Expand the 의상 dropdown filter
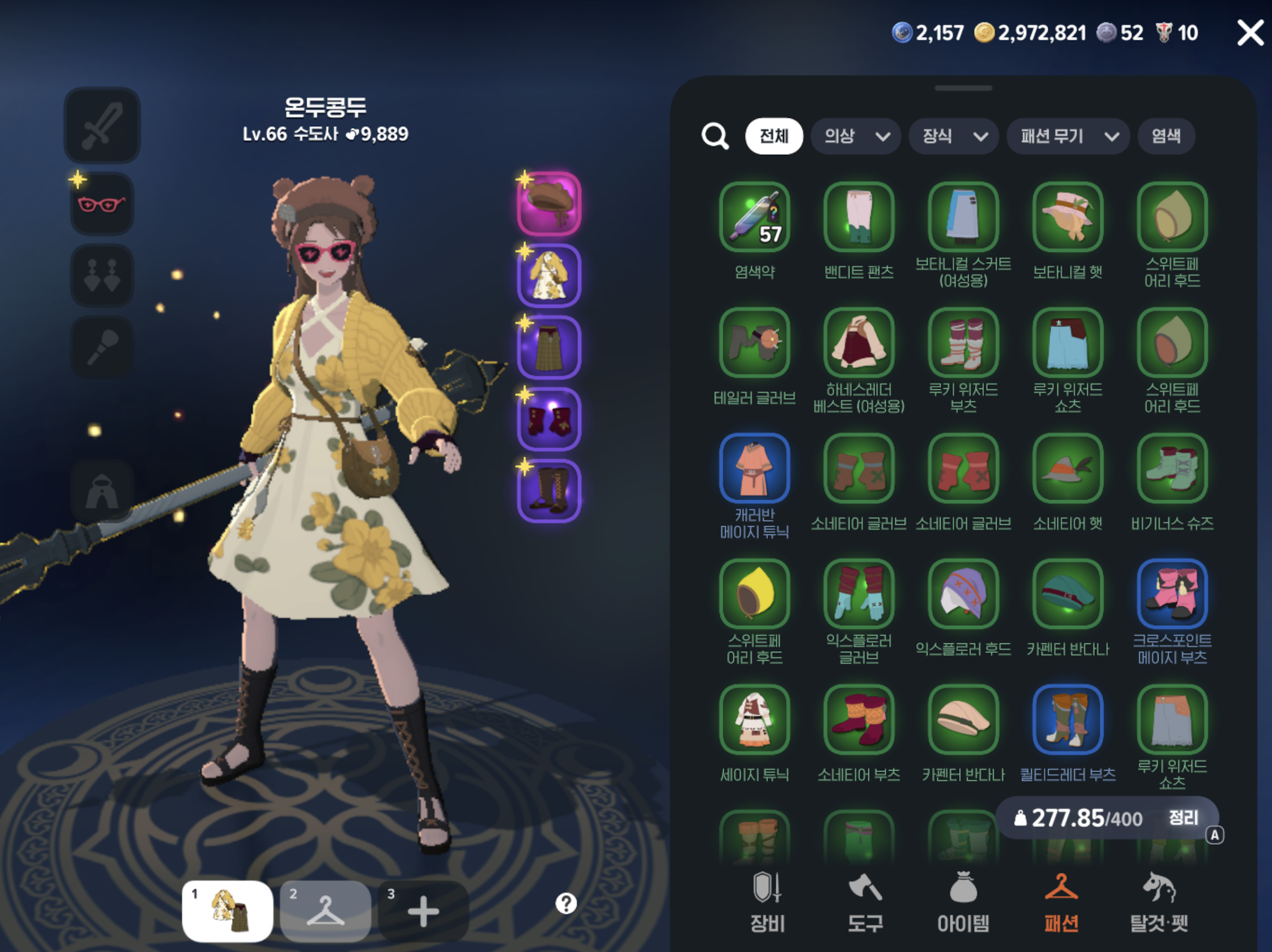 coord(855,136)
